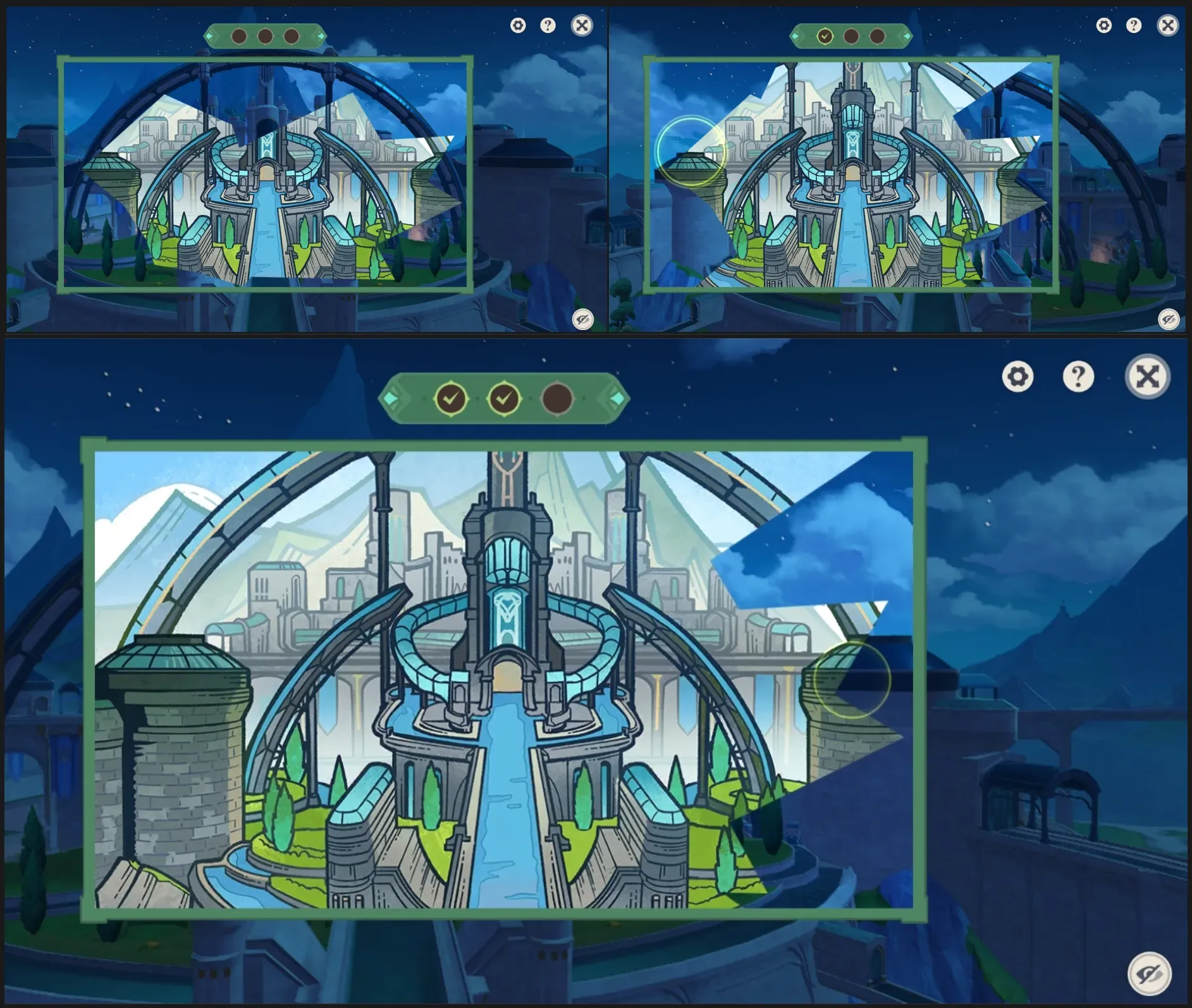
Task: Toggle the crossed-eye icon in the one-checkmark puzzle
Action: coord(1169,319)
